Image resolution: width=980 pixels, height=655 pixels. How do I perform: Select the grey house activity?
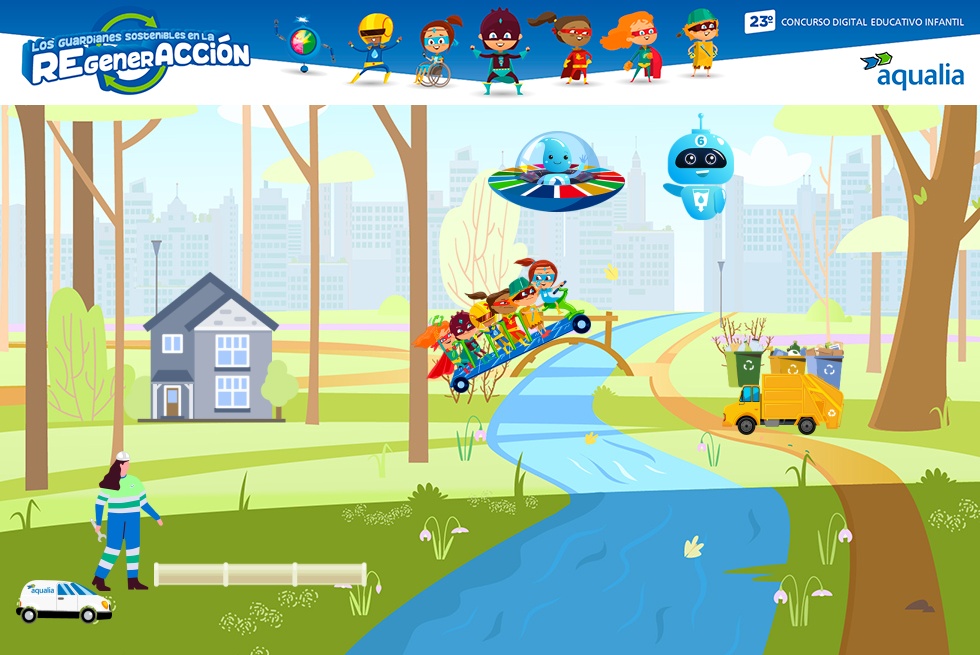pyautogui.click(x=211, y=350)
